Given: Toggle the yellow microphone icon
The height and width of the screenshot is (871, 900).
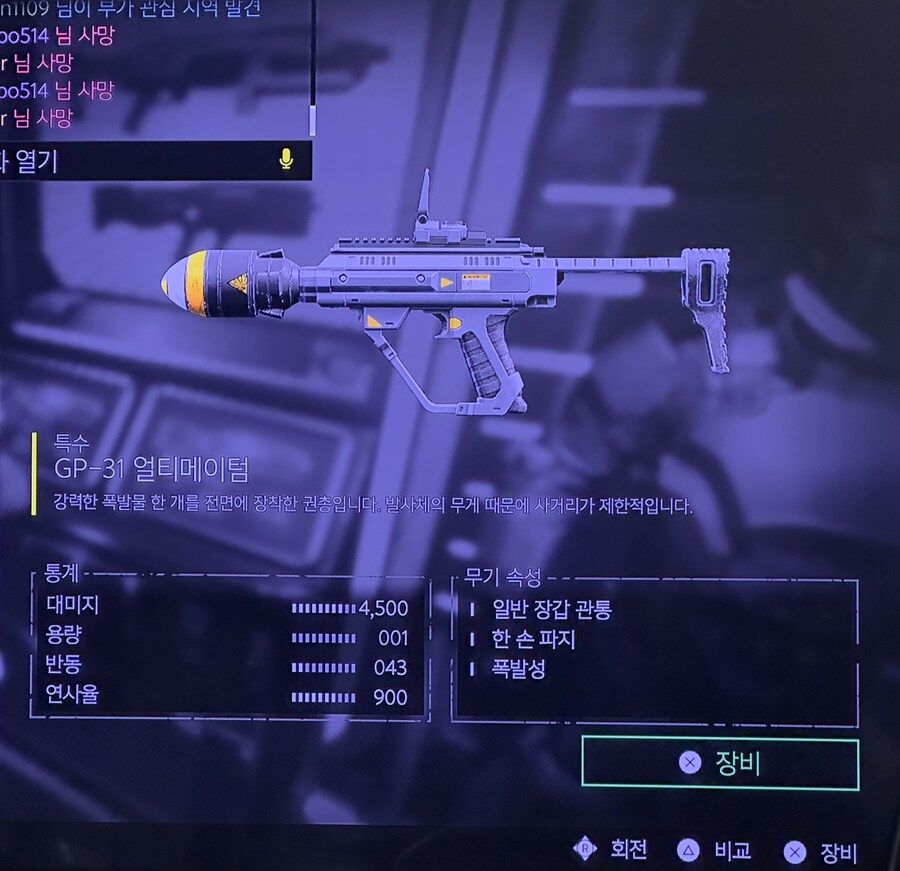Looking at the screenshot, I should coord(286,159).
